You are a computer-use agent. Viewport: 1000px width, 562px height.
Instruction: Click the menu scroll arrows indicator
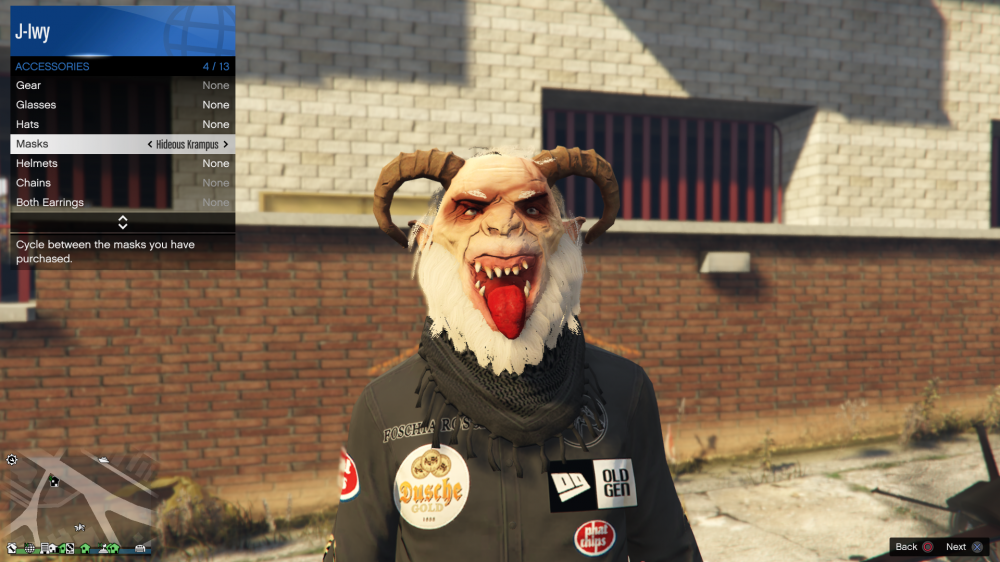tap(123, 222)
